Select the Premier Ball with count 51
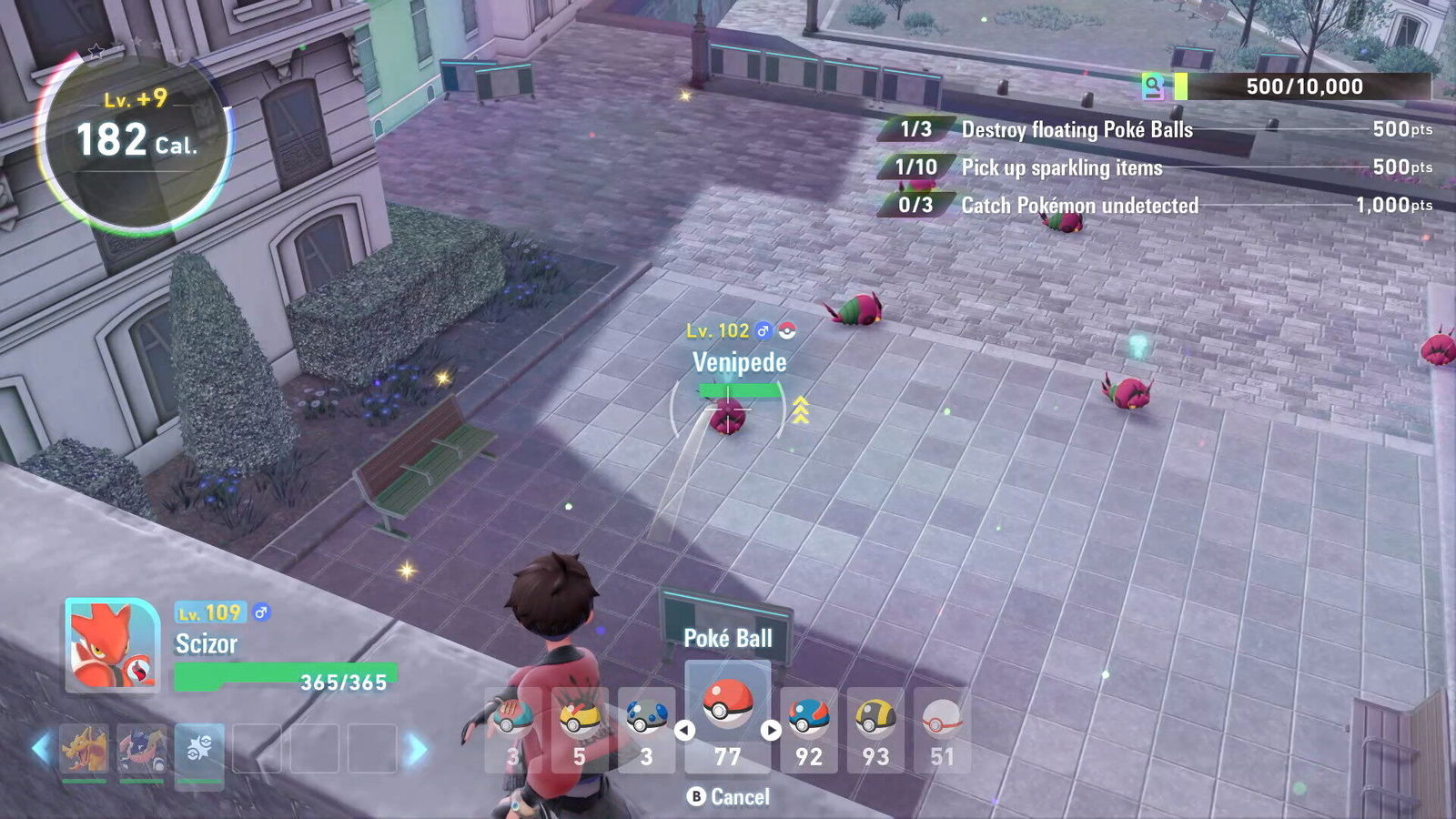This screenshot has height=819, width=1456. click(x=941, y=719)
